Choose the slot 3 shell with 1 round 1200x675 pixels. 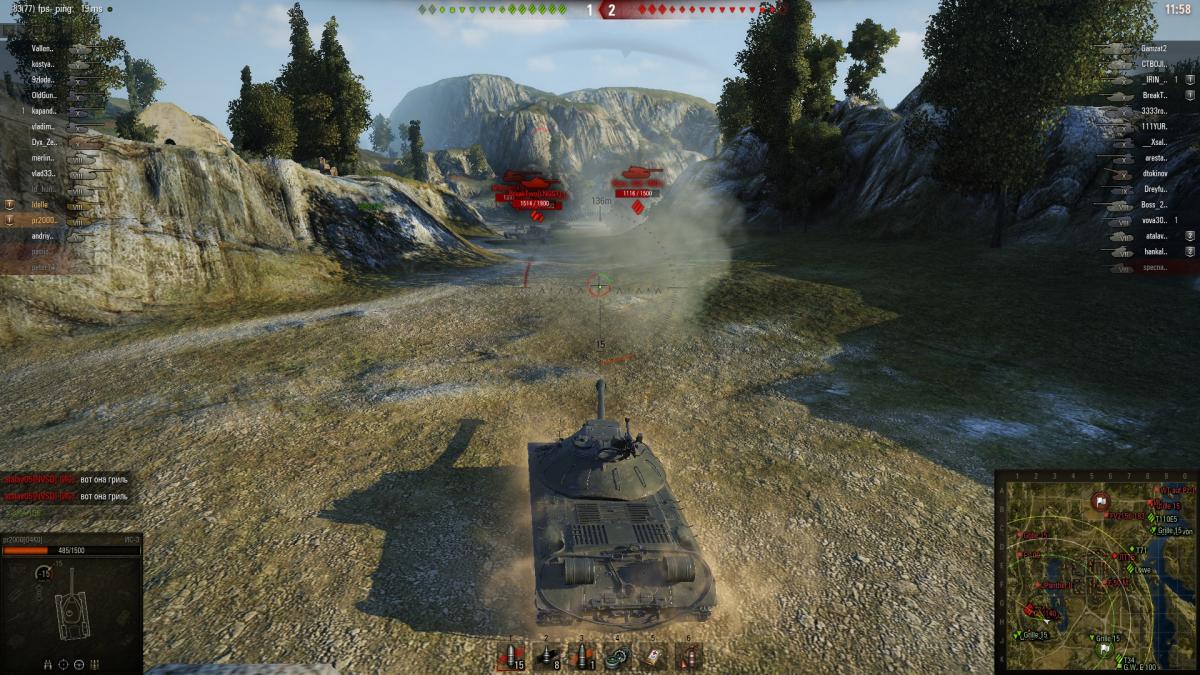(582, 656)
